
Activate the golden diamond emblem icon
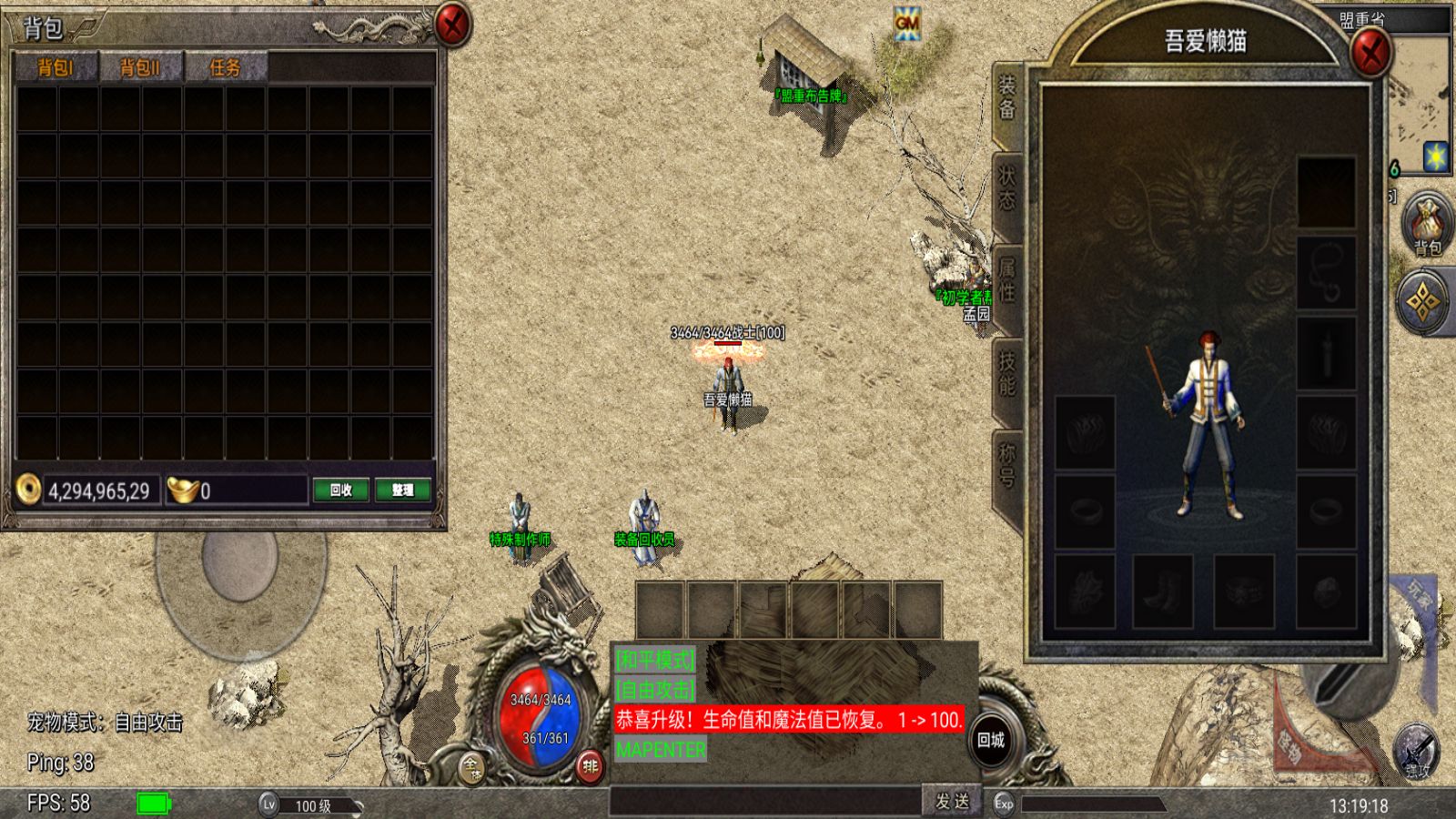1424,301
